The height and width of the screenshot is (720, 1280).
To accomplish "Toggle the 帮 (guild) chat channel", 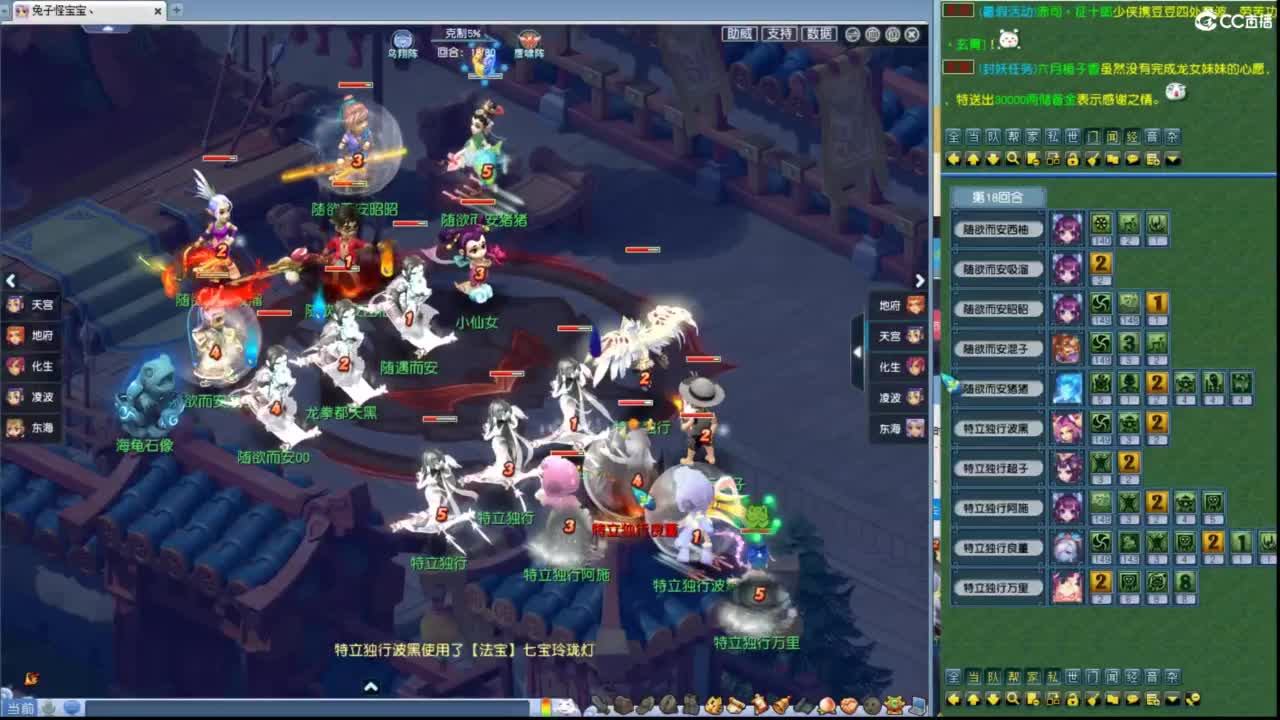I will (x=1013, y=135).
